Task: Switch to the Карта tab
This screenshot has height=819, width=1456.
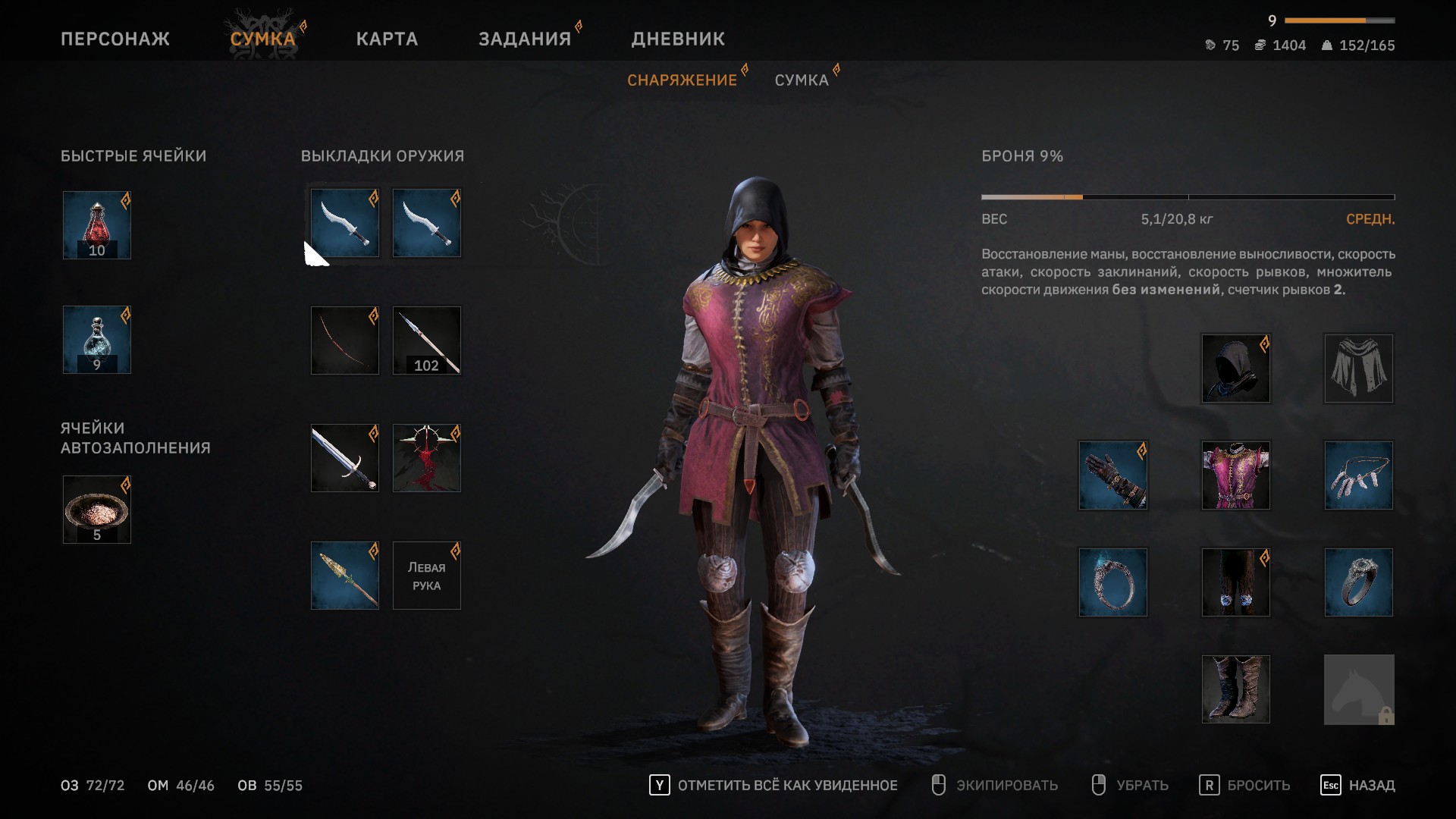Action: coord(387,39)
